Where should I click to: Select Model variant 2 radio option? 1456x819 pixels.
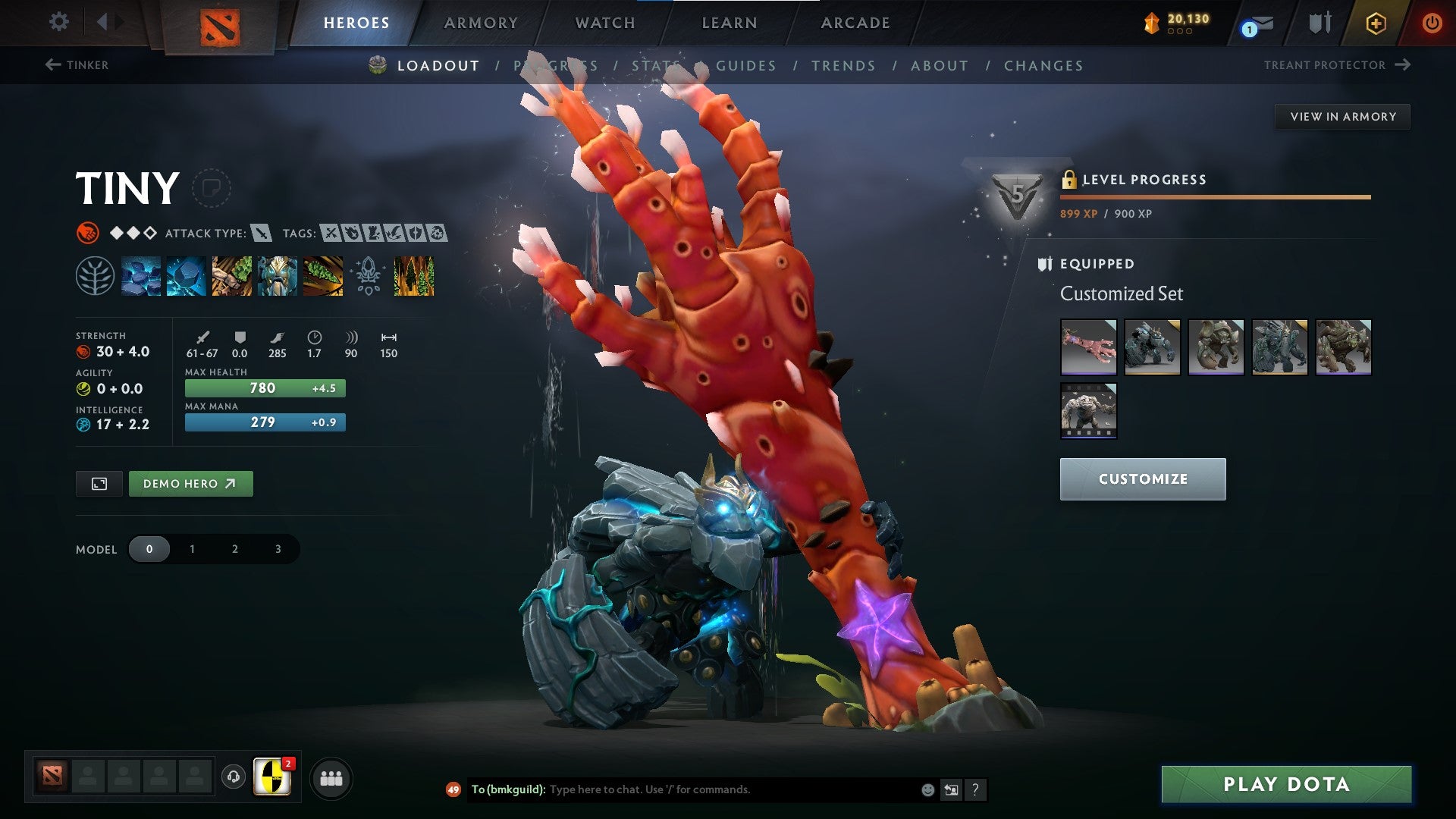pyautogui.click(x=234, y=548)
